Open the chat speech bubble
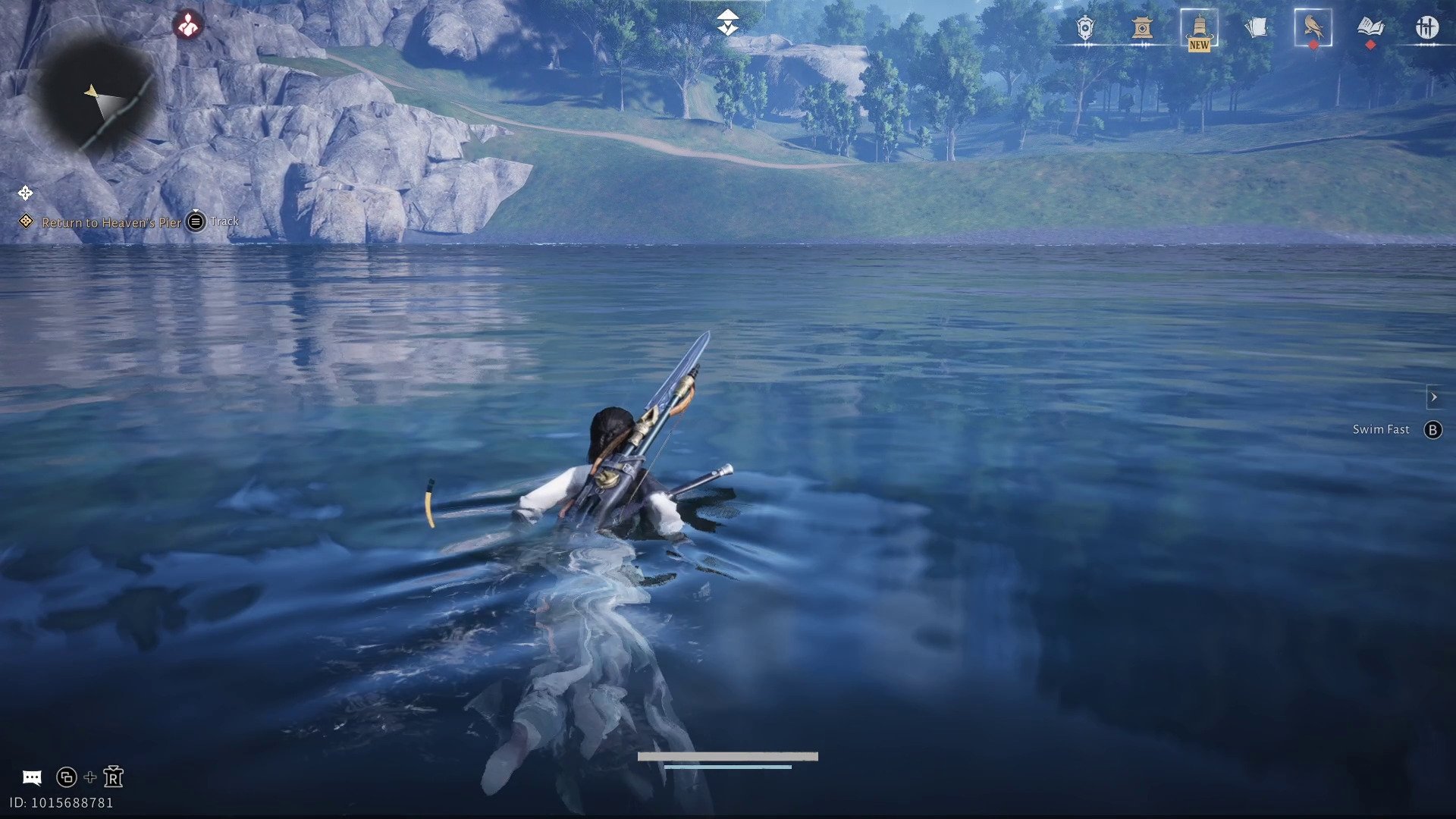The image size is (1456, 819). click(32, 777)
